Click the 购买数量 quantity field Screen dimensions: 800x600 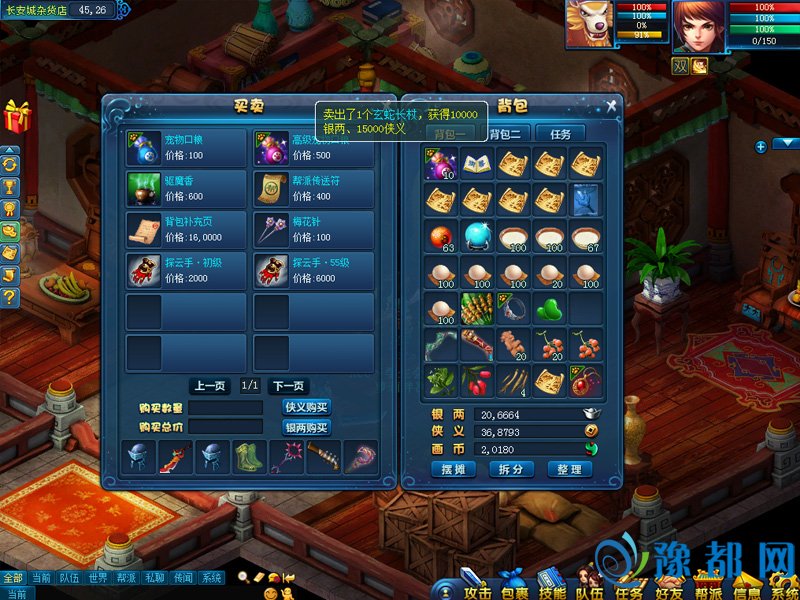point(225,408)
